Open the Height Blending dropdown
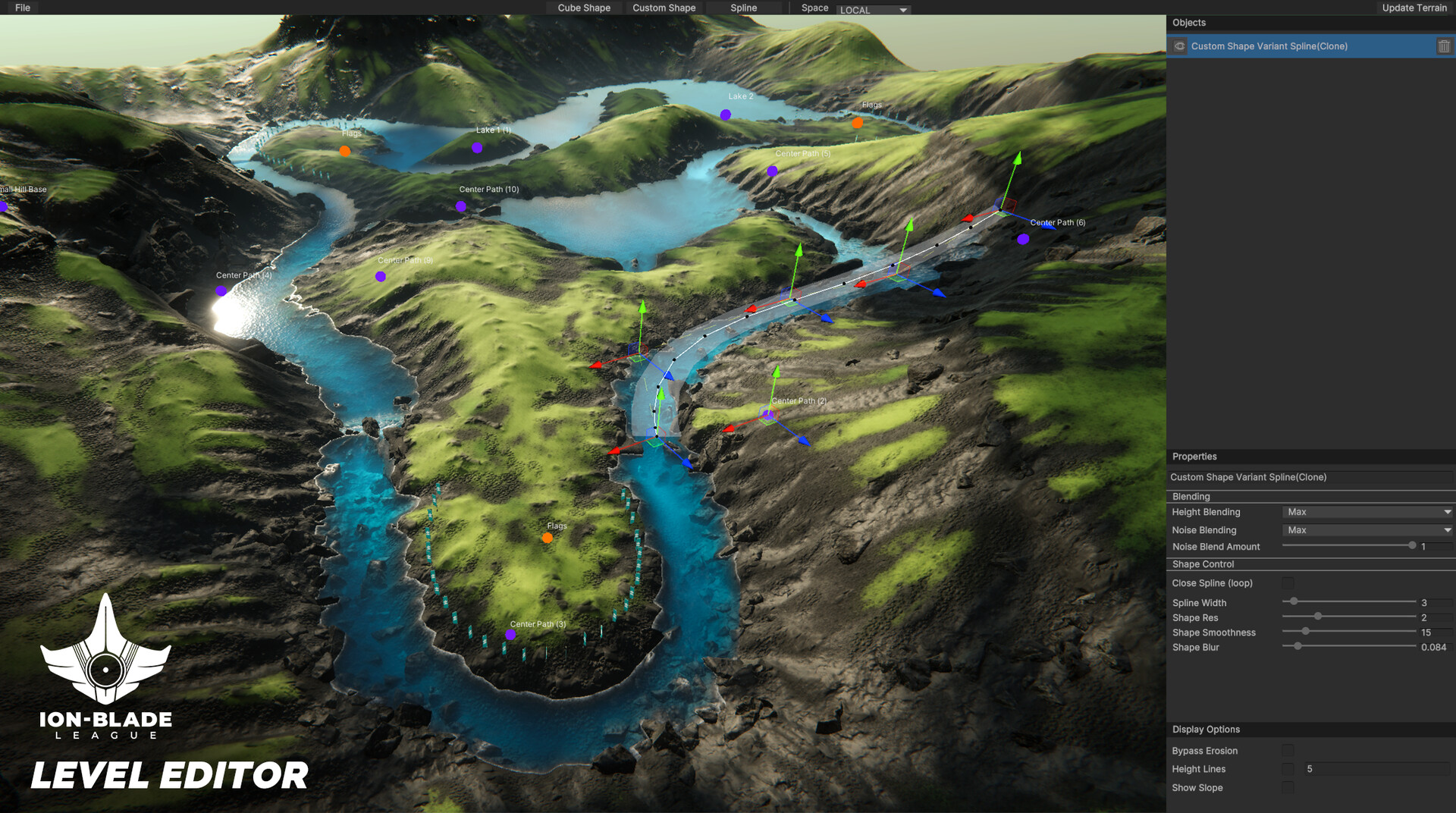 [x=1365, y=512]
